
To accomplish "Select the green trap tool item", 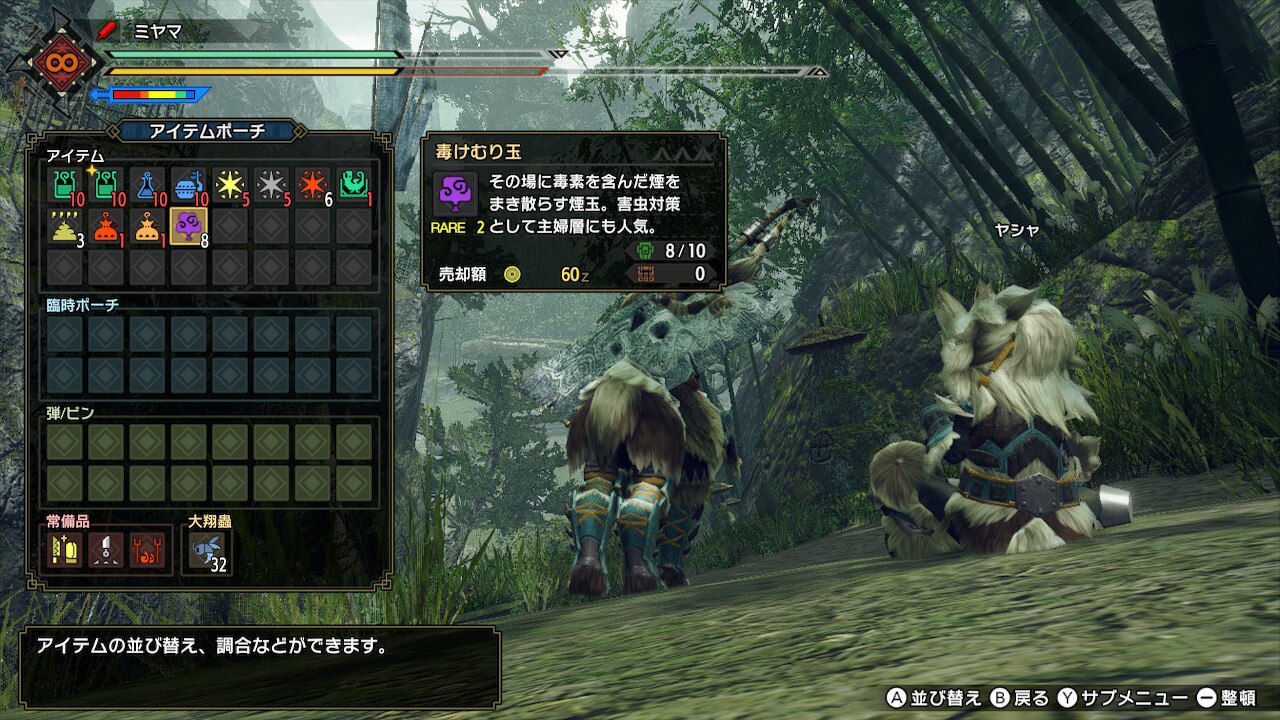I will (x=354, y=185).
